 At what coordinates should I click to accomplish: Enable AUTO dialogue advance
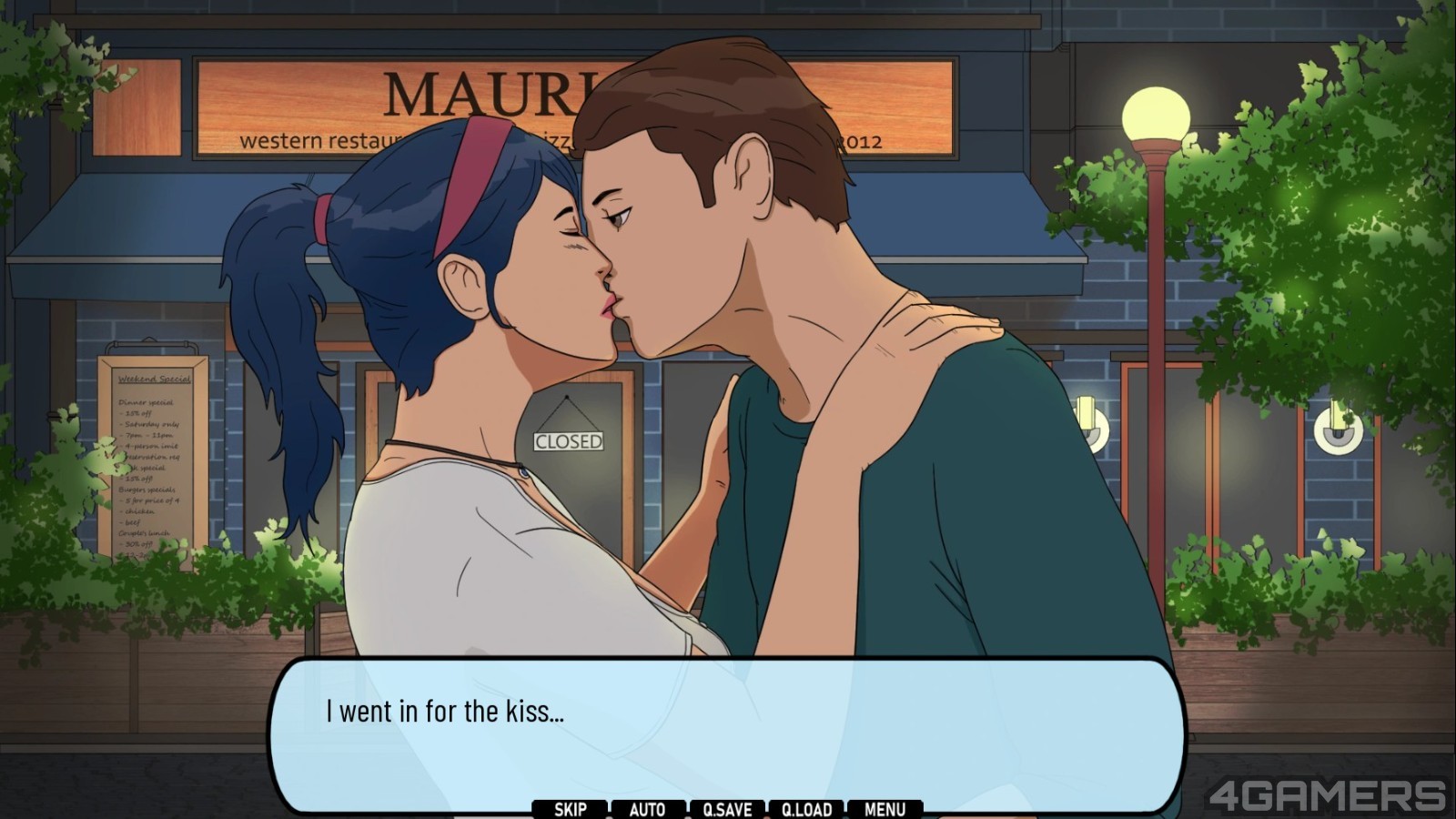point(648,809)
